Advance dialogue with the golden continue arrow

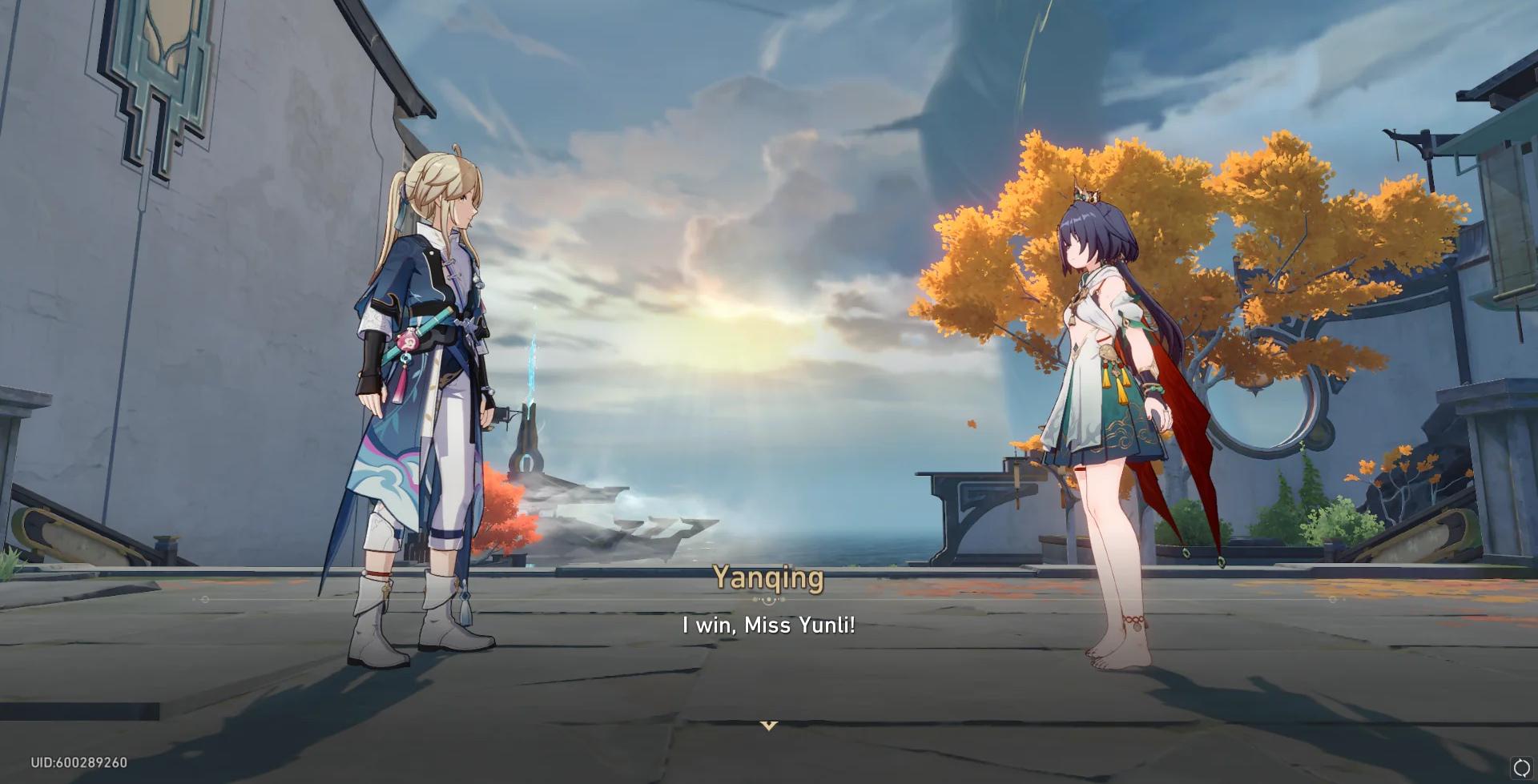tap(768, 726)
